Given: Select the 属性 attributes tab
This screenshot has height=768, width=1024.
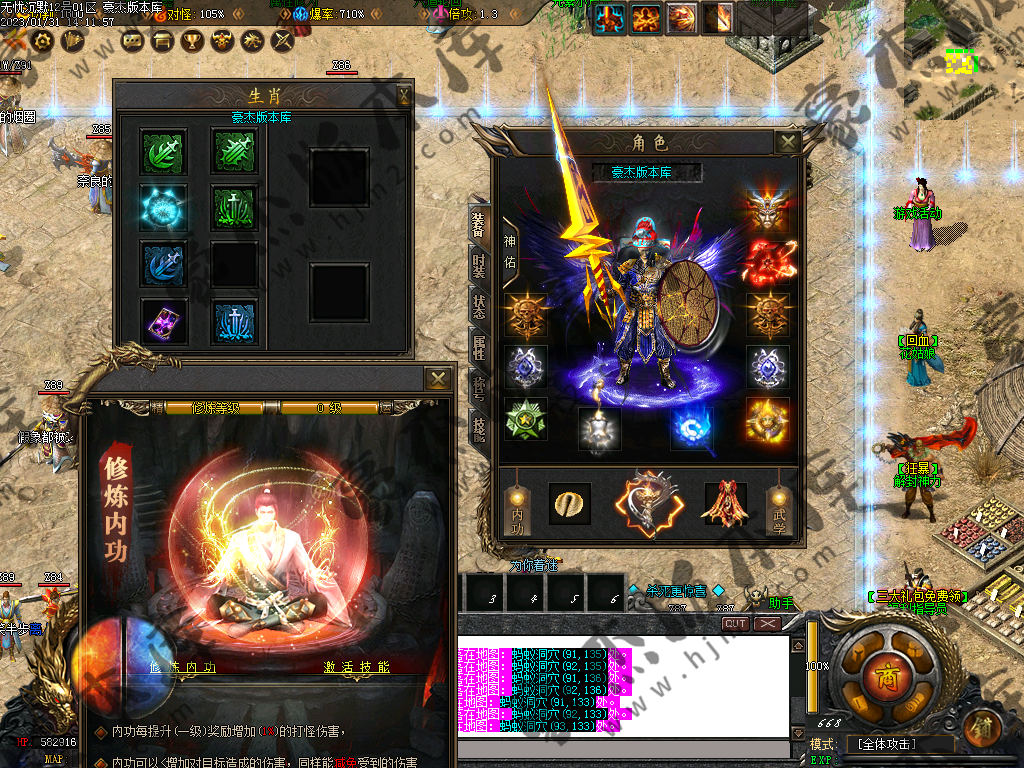Looking at the screenshot, I should [479, 345].
